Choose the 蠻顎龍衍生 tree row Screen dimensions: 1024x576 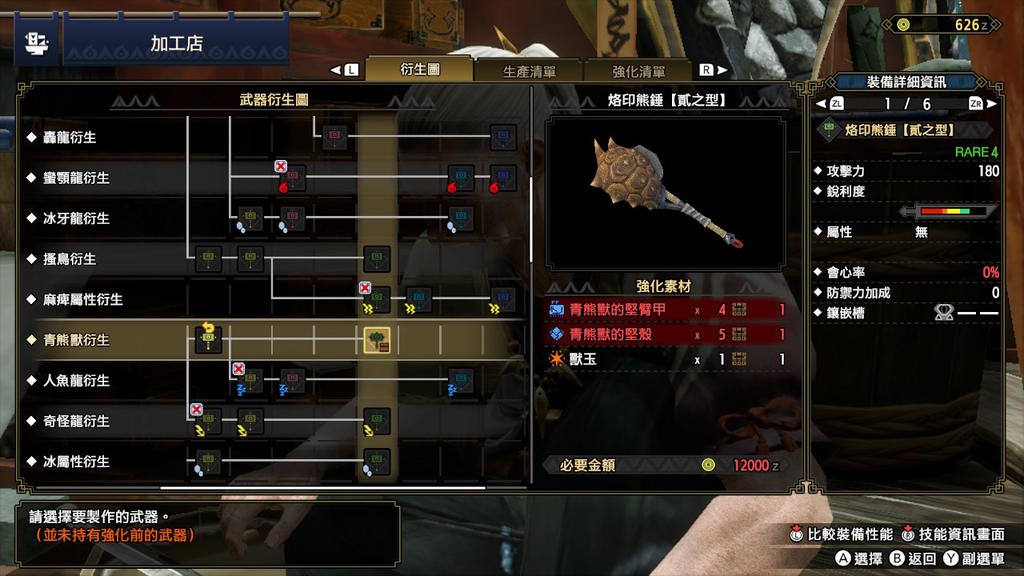coord(76,178)
